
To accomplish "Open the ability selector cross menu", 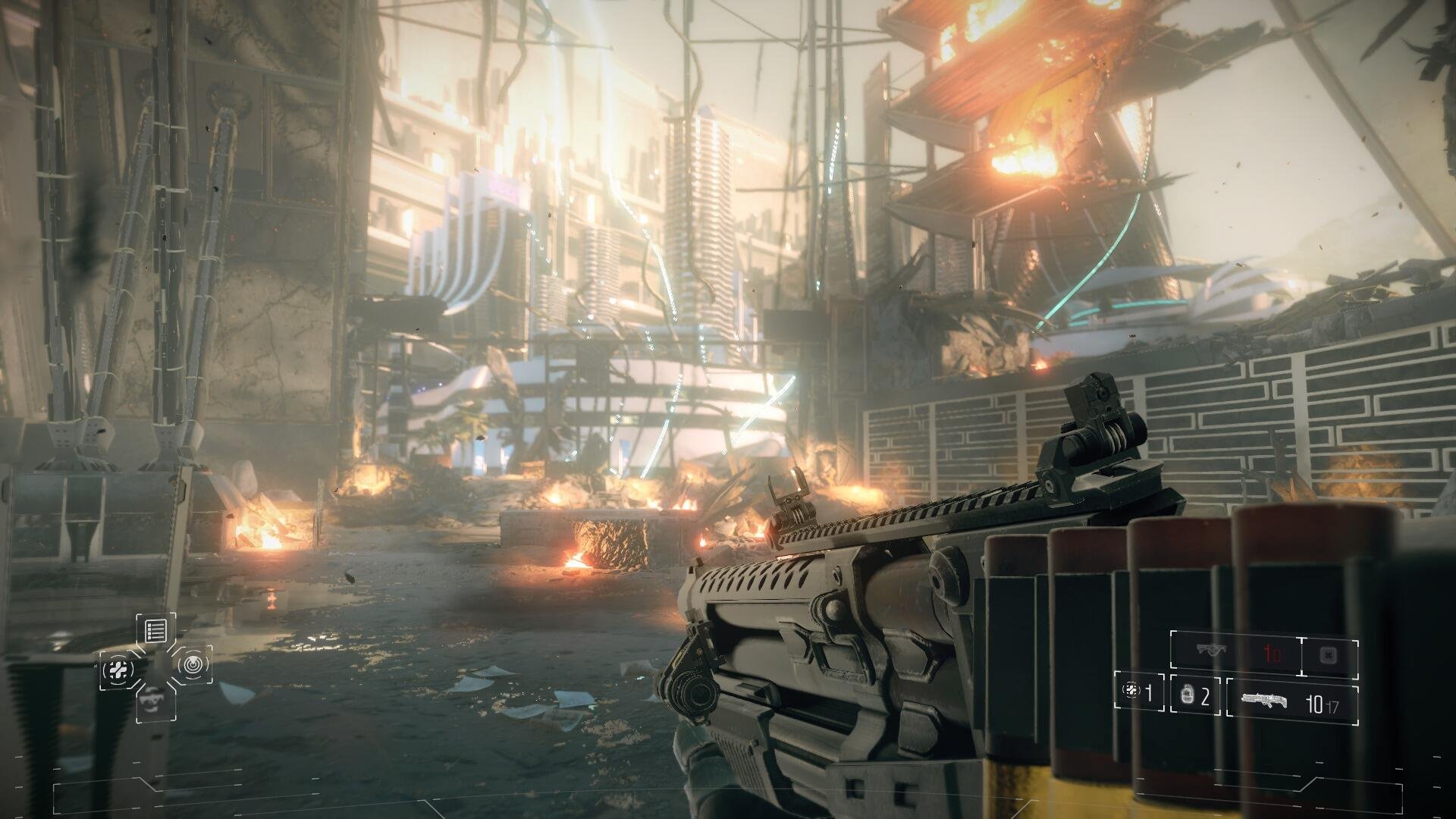I will 157,666.
